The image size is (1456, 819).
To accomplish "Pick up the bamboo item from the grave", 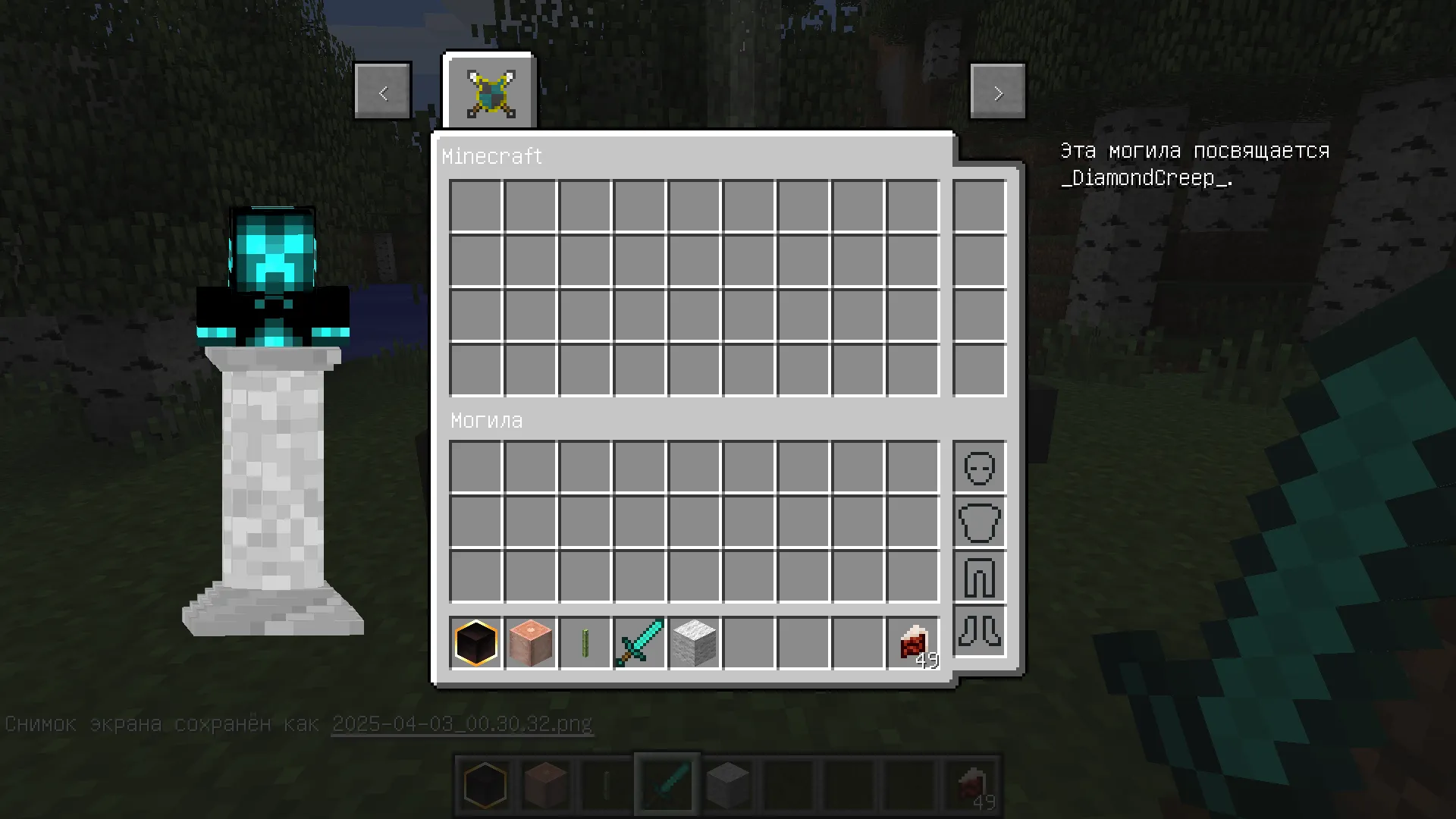I will (x=585, y=642).
